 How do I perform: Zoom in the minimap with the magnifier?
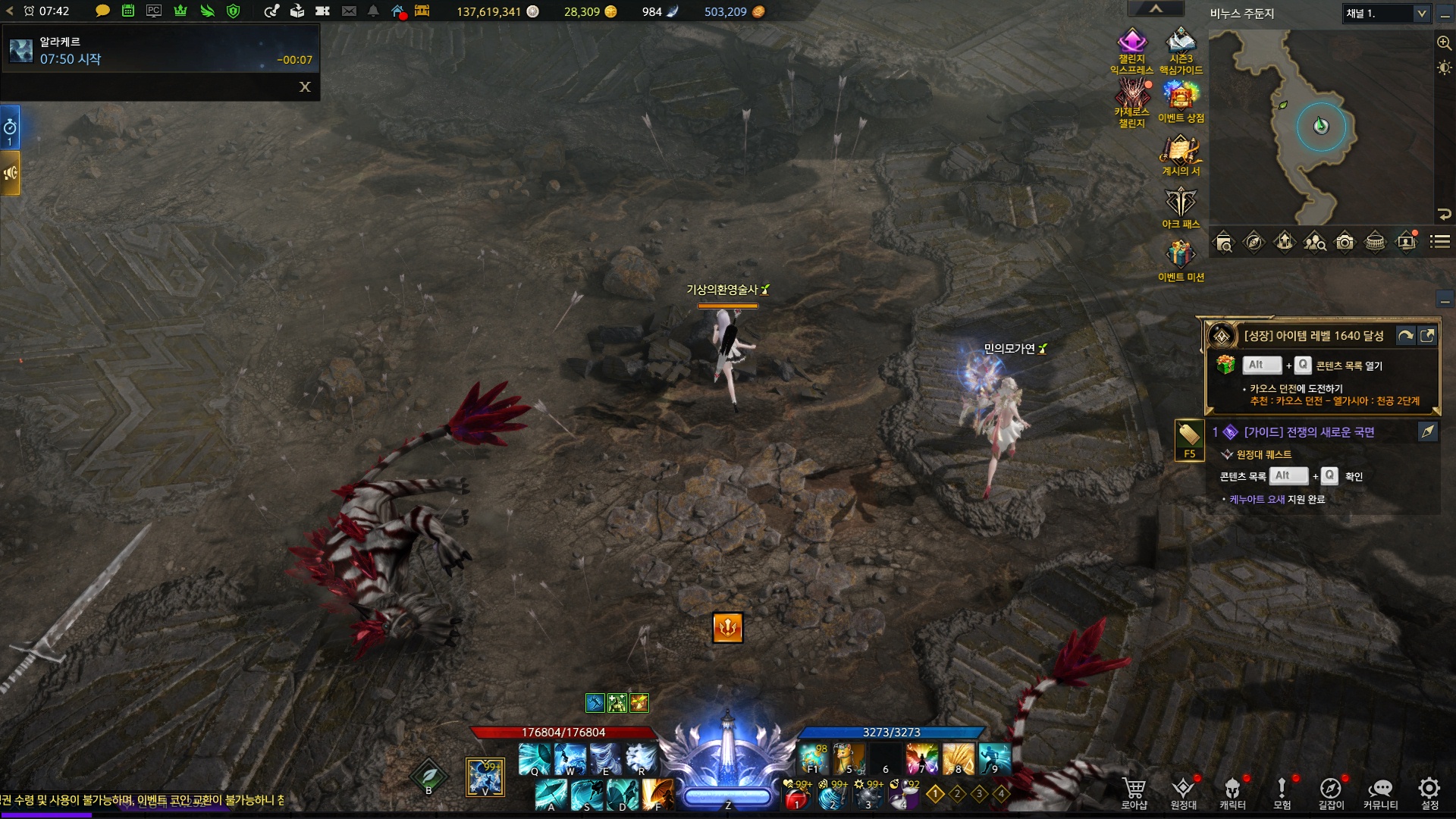(x=1444, y=43)
